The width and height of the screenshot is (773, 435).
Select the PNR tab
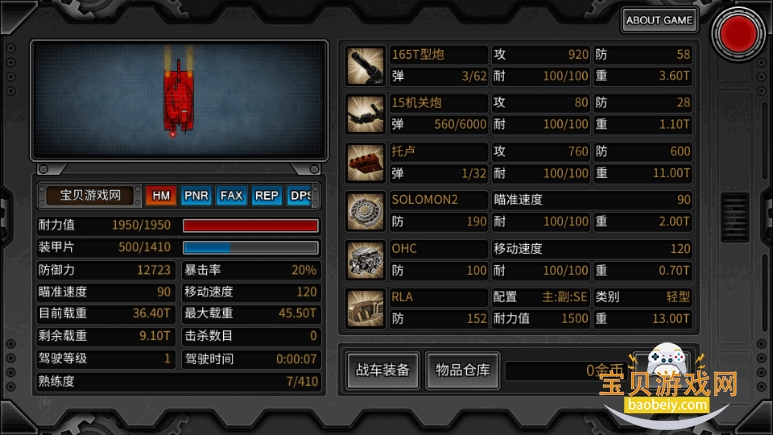196,195
